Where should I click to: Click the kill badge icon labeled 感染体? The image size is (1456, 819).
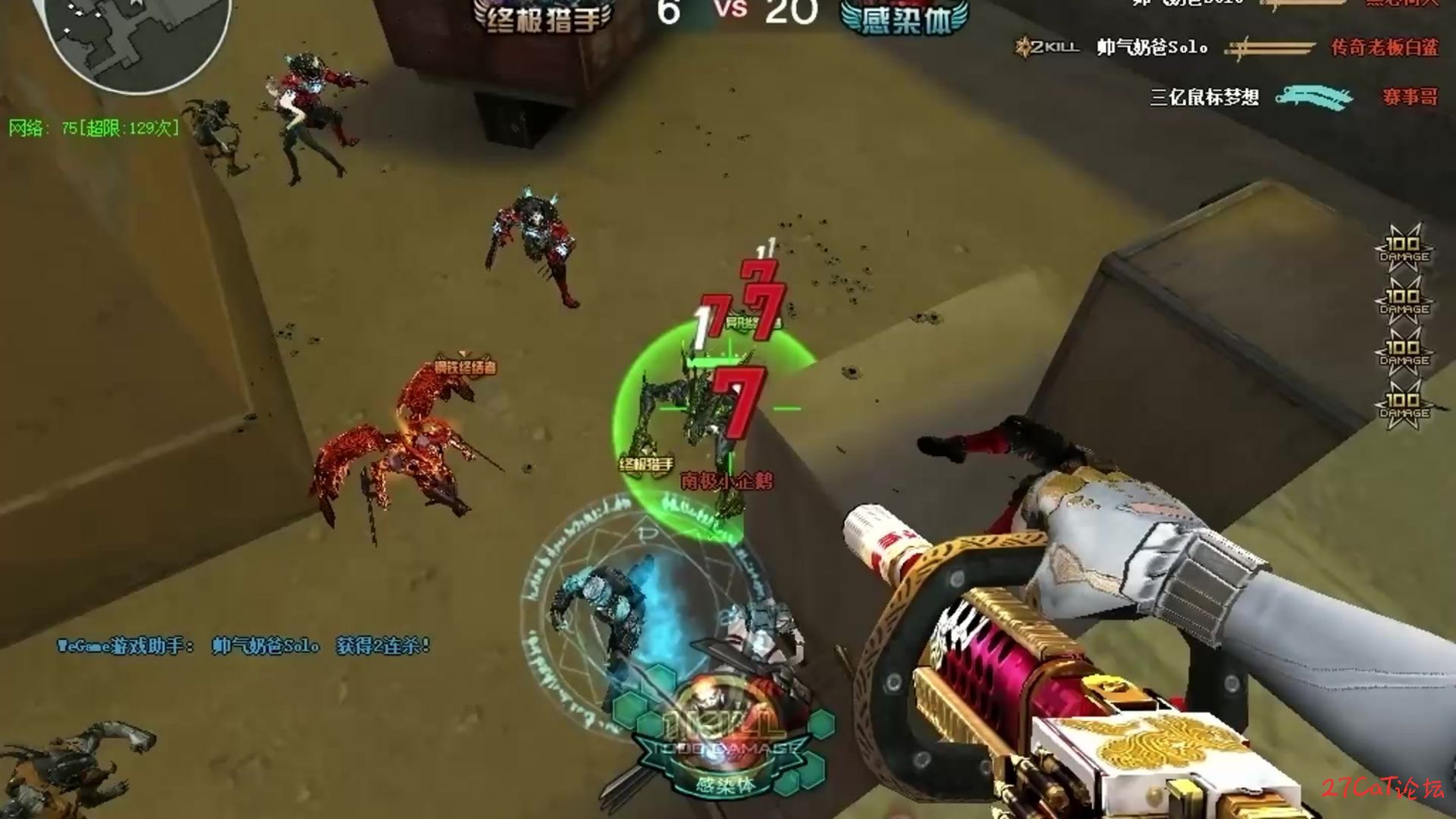723,739
